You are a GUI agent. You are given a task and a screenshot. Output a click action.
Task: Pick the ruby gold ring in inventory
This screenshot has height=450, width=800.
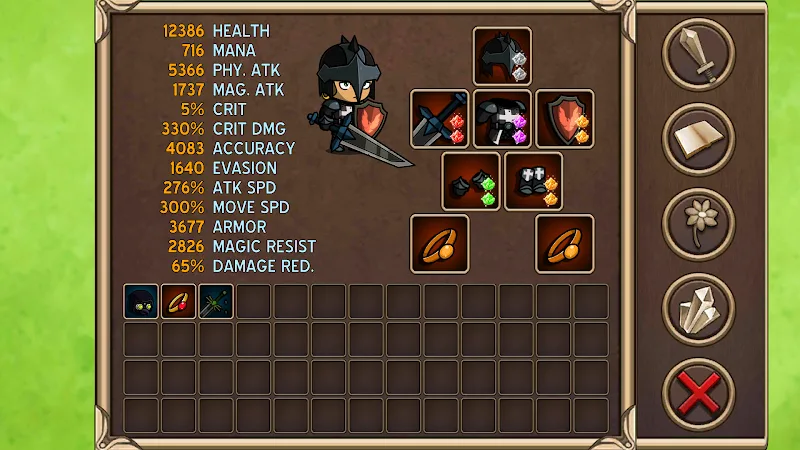[x=178, y=302]
